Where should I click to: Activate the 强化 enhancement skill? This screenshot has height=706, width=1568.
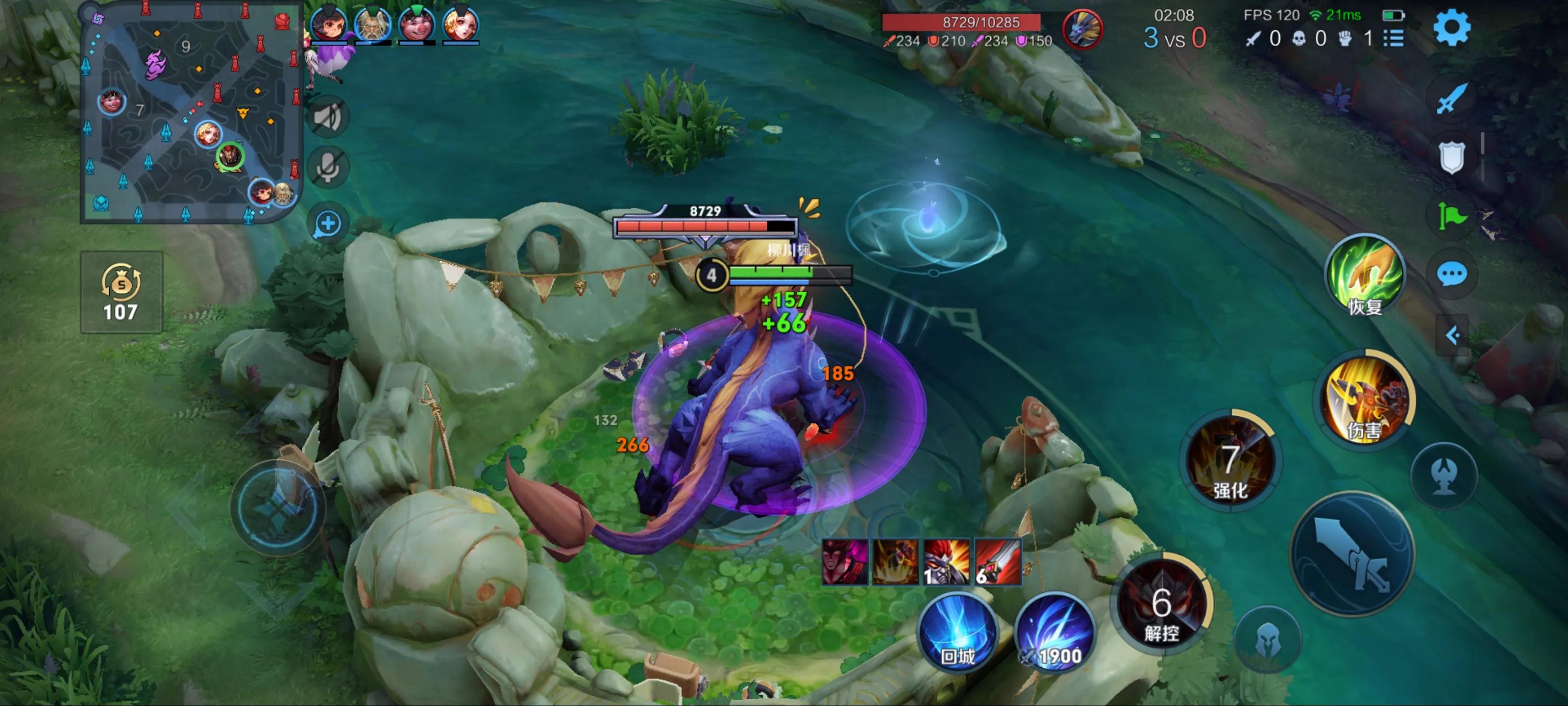1230,462
